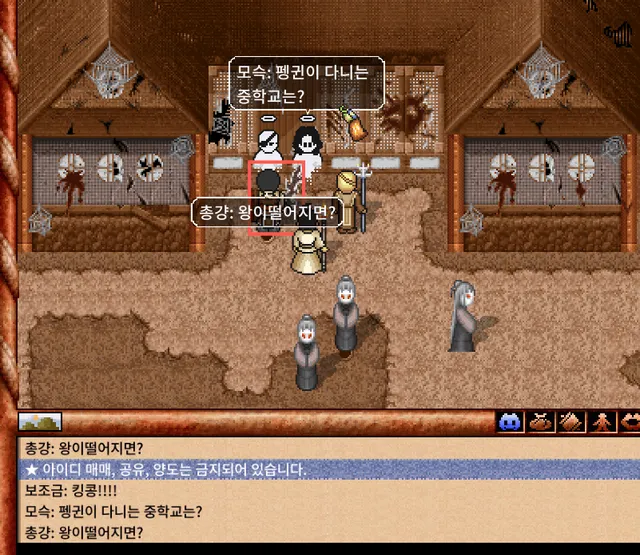This screenshot has height=555, width=640.
Task: Open the Discord icon button
Action: click(x=511, y=422)
